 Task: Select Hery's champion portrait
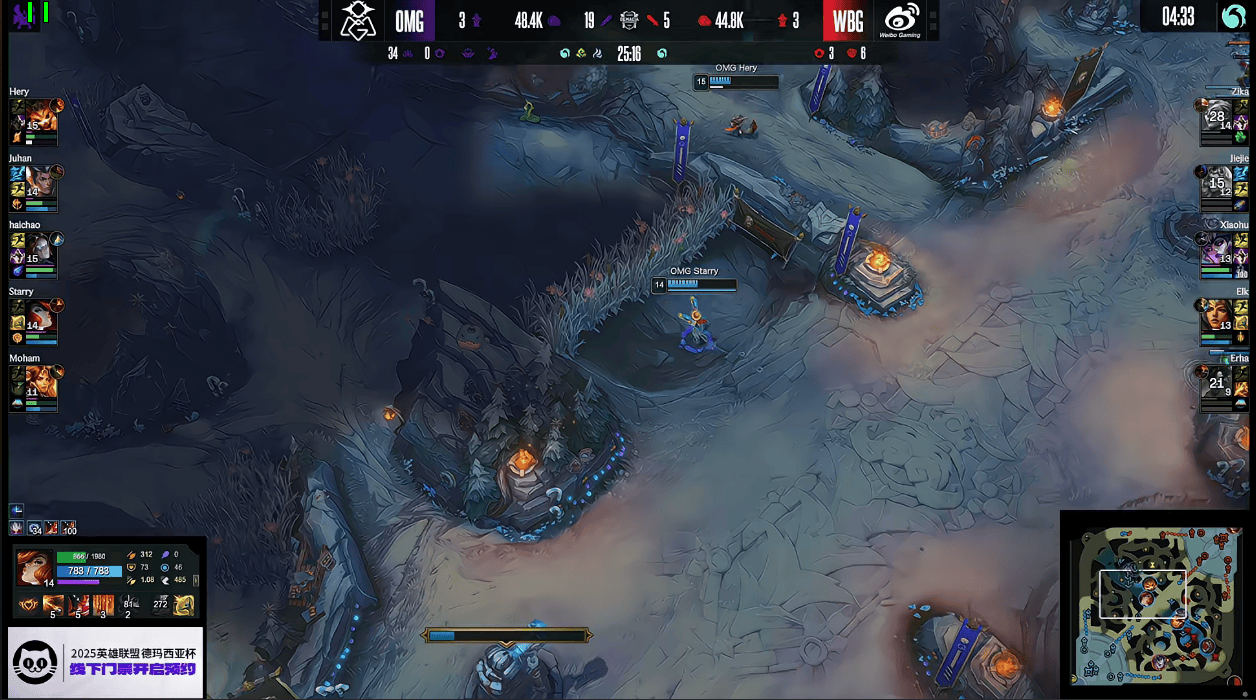41,116
